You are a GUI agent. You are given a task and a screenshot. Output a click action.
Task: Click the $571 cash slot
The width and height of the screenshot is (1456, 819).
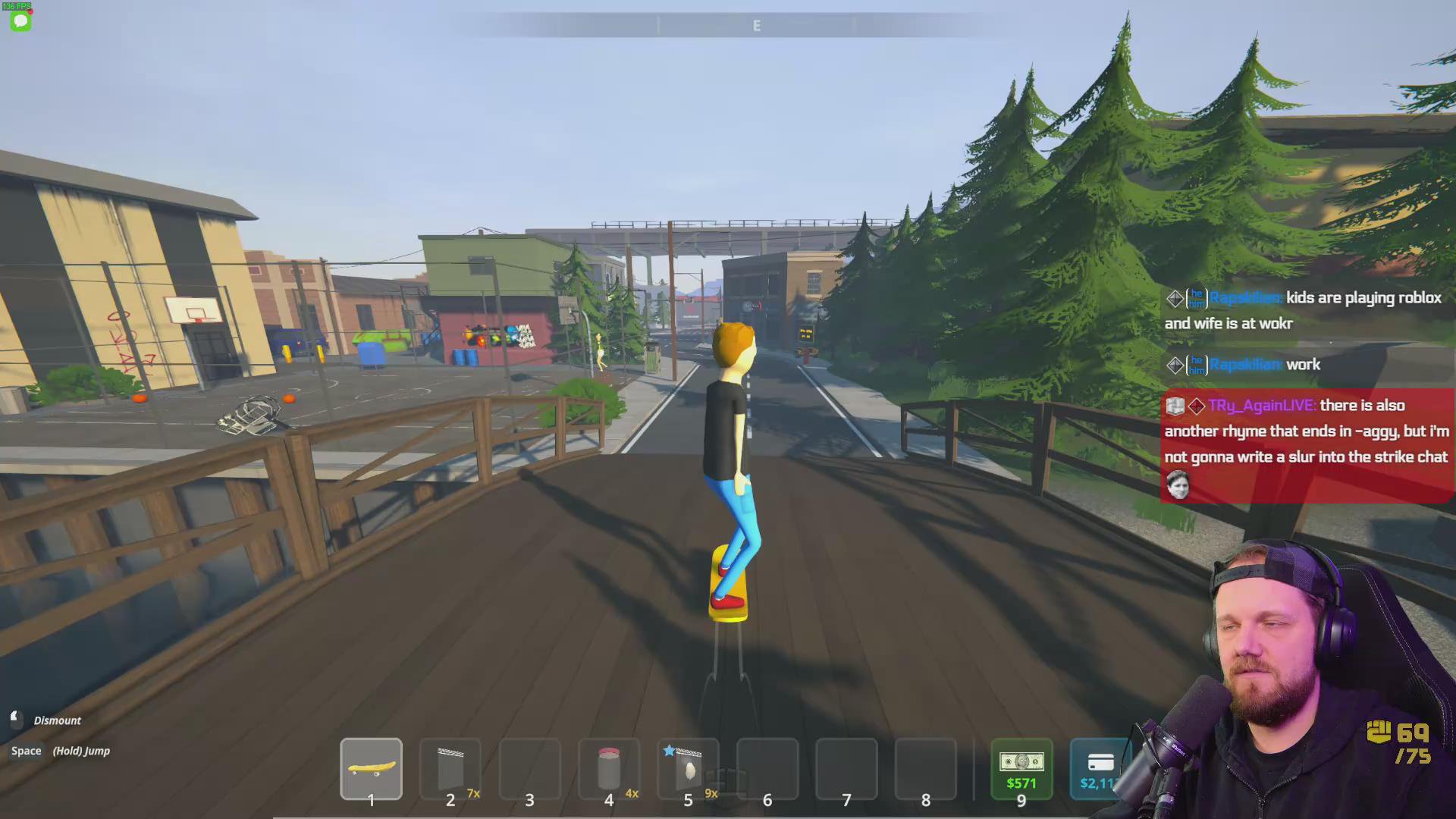click(x=1021, y=768)
